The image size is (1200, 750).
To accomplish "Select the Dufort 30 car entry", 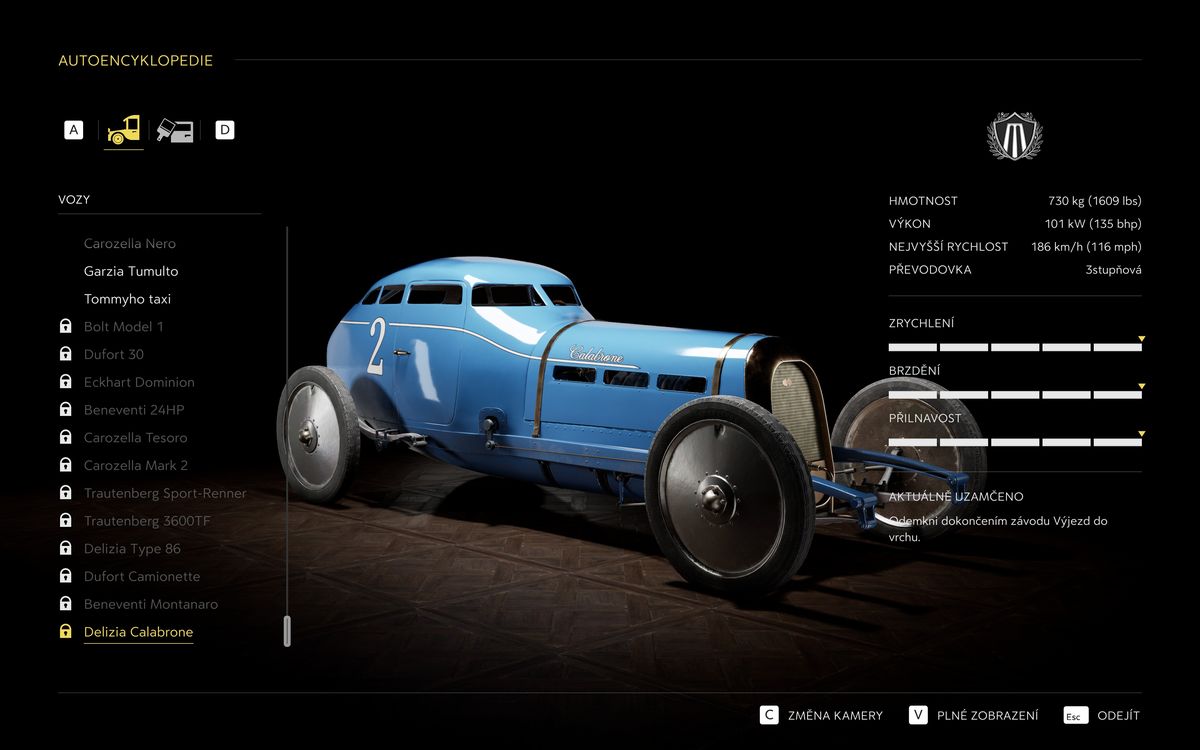I will (113, 354).
